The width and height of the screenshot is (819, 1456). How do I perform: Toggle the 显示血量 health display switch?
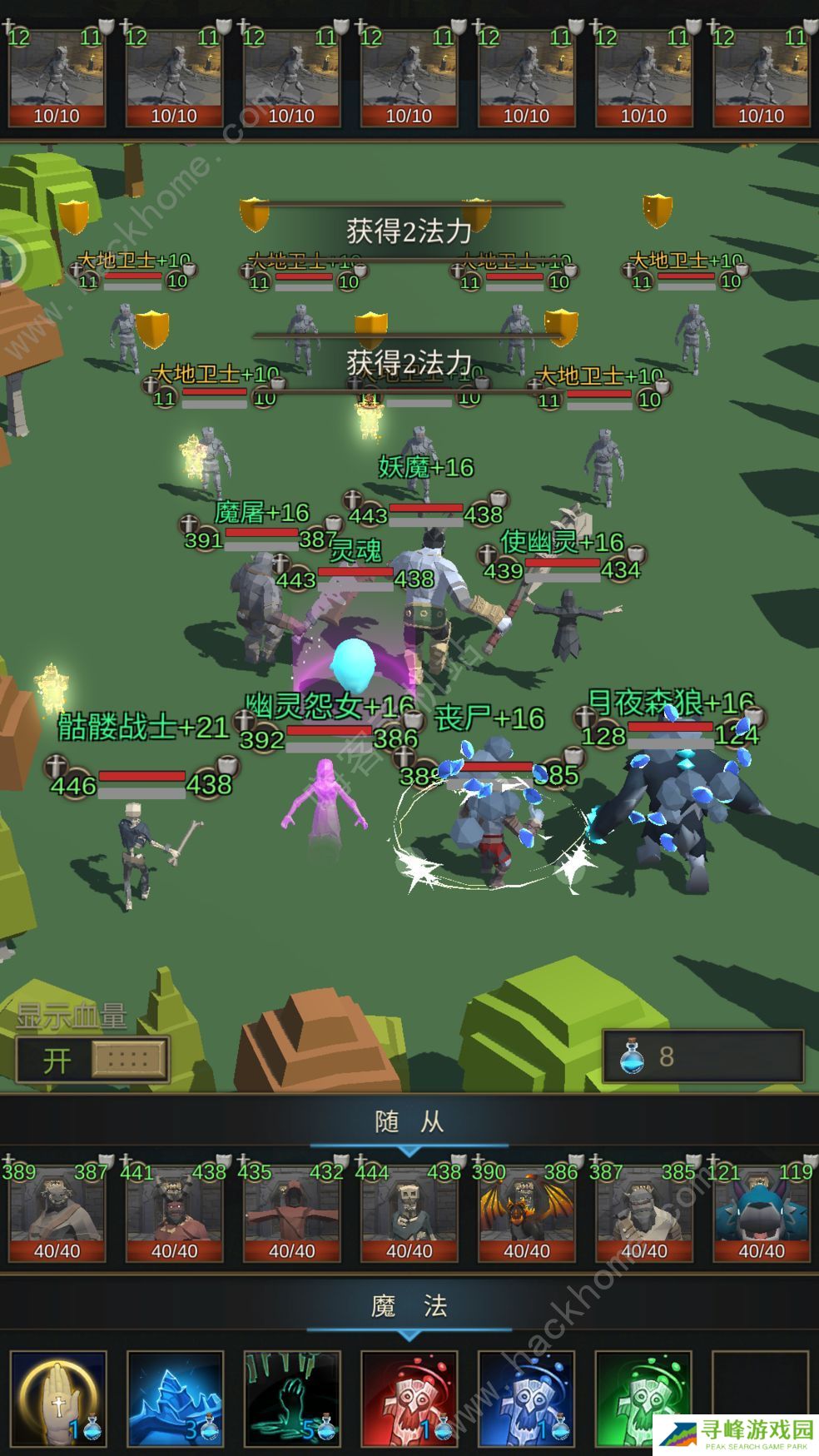click(x=92, y=1060)
